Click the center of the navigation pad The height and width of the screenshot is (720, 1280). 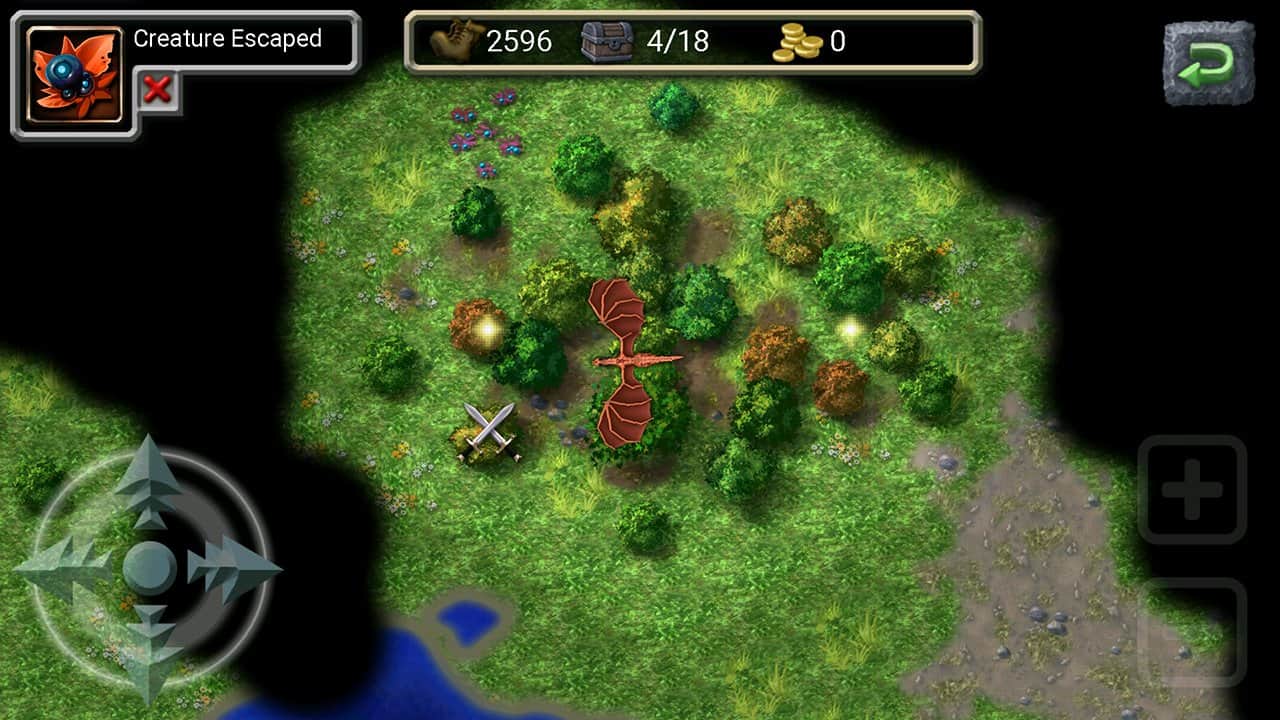coord(150,563)
